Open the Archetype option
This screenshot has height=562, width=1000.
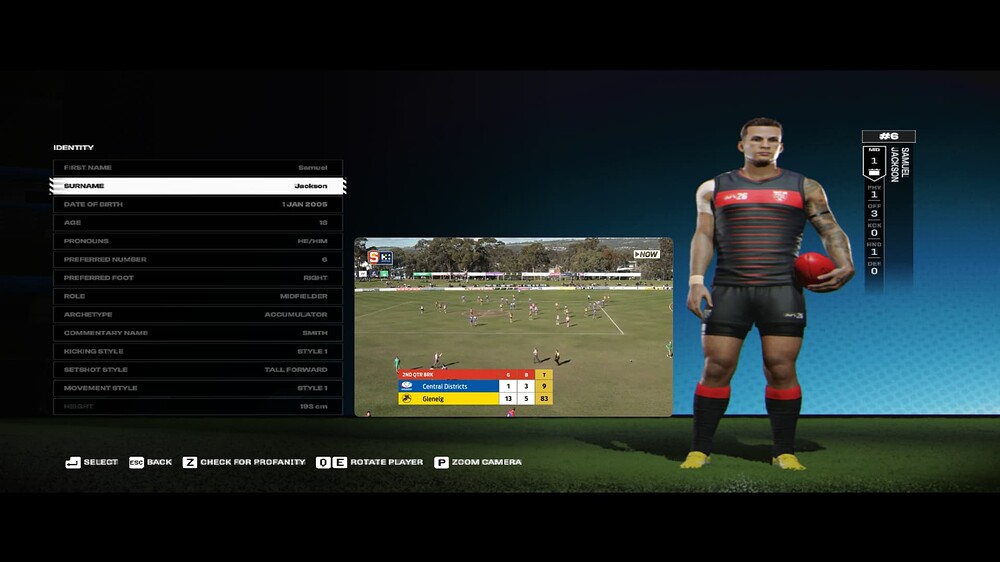(x=197, y=315)
